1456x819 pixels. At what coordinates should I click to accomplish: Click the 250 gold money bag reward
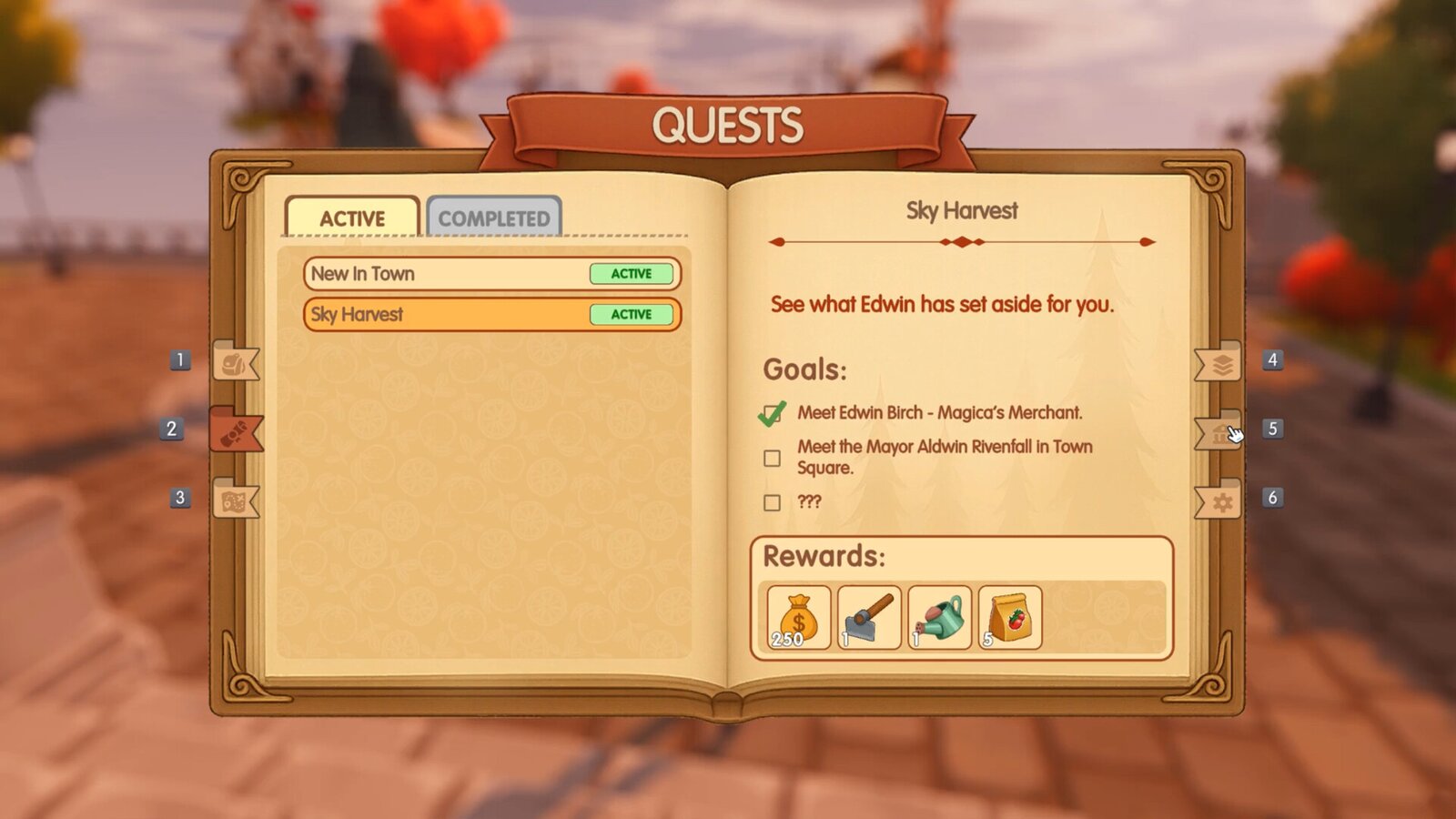[x=798, y=618]
